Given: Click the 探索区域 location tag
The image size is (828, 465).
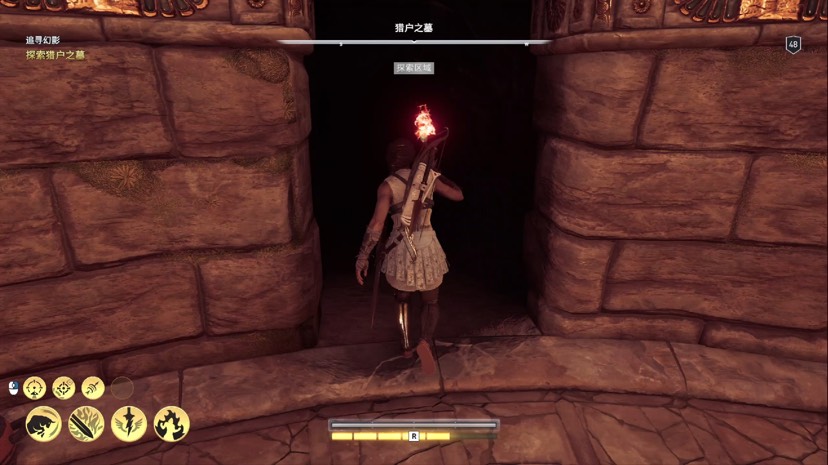Looking at the screenshot, I should [x=413, y=67].
